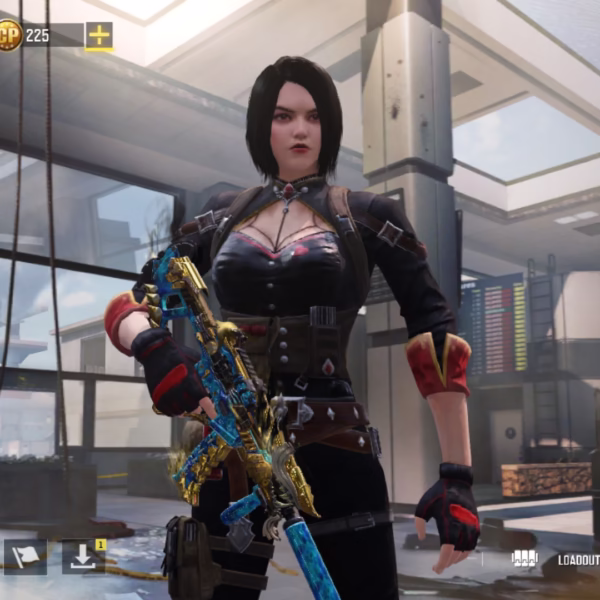Open the Loadout menu
The height and width of the screenshot is (600, 600).
(577, 561)
